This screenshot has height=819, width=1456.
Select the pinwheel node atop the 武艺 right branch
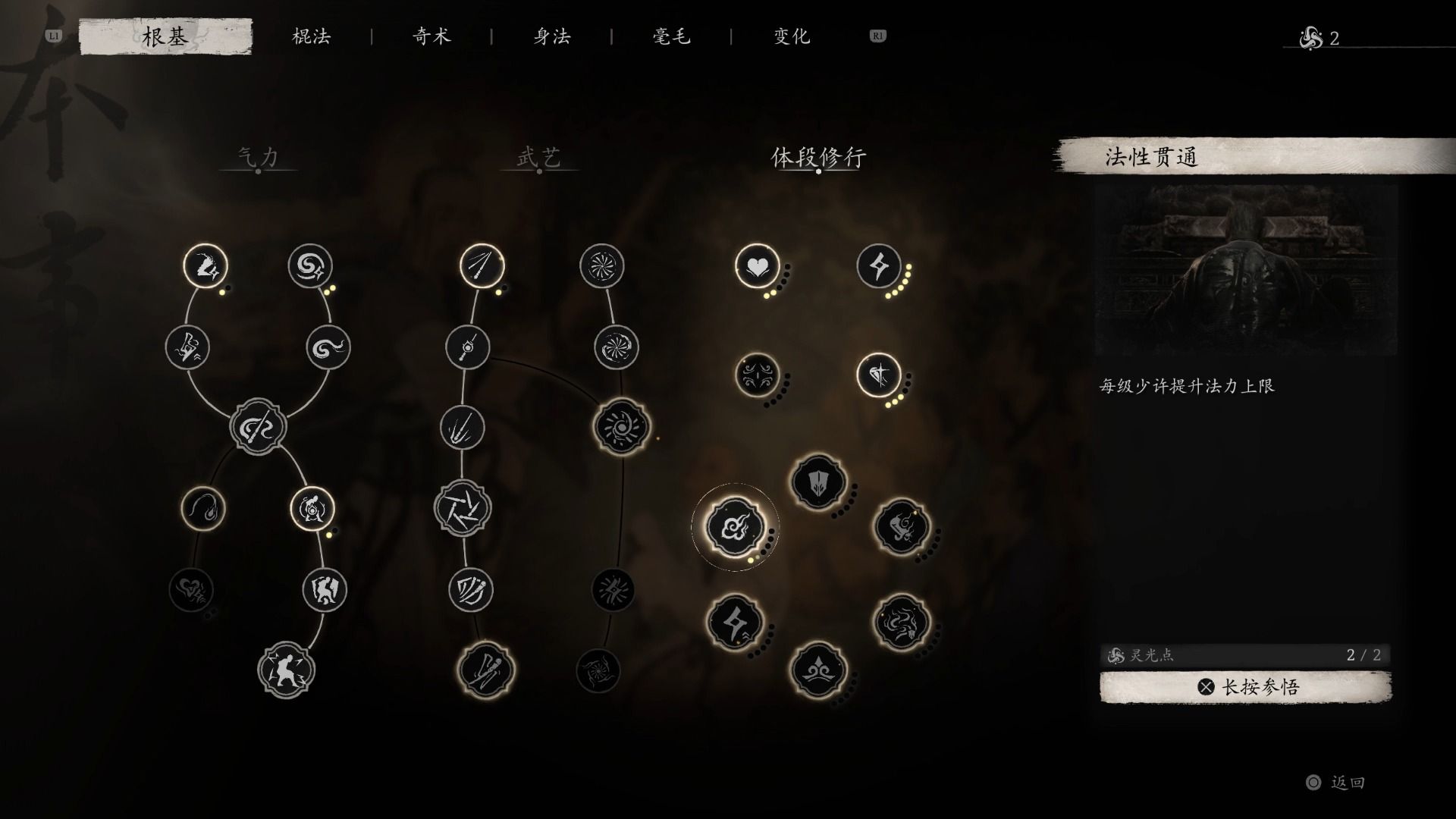coord(603,265)
